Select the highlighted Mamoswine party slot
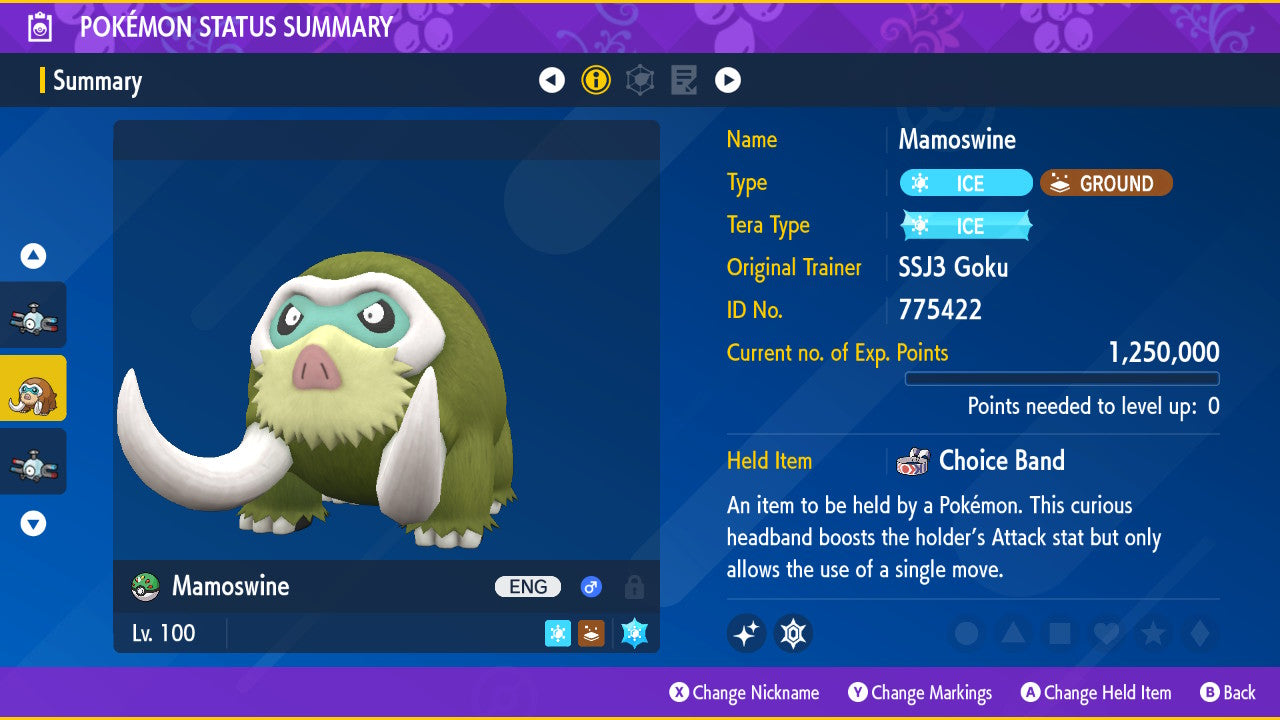Screen dimensions: 1280x720 [33, 388]
